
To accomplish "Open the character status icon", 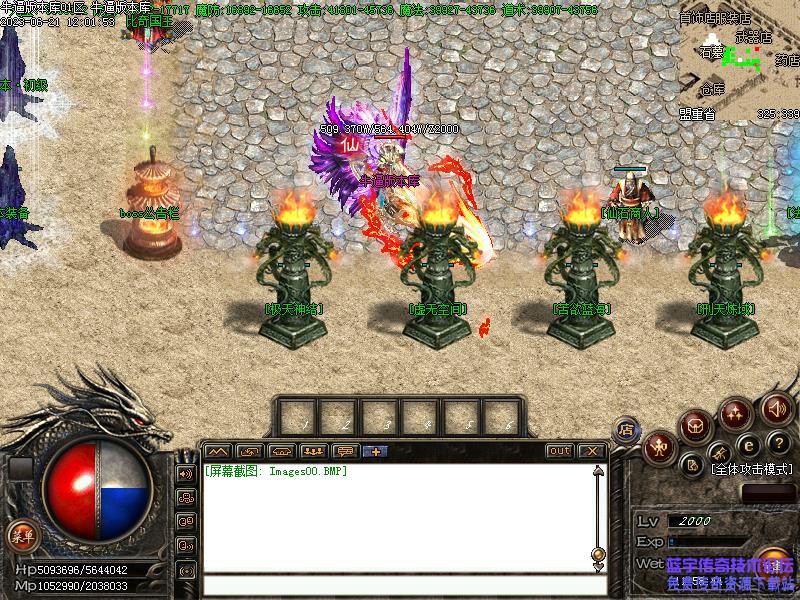I will click(659, 447).
